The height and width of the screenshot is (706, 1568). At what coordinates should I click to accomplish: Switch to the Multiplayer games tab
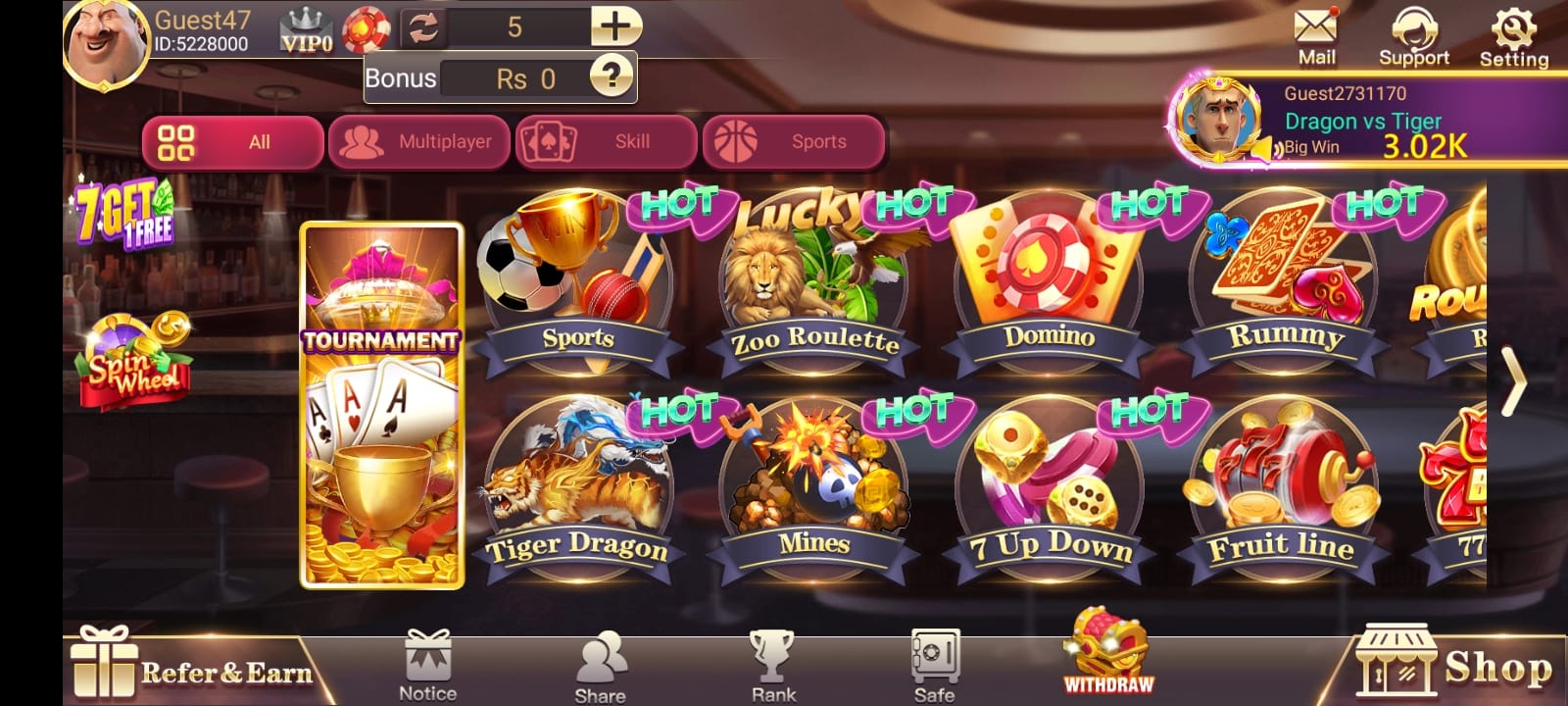tap(419, 141)
